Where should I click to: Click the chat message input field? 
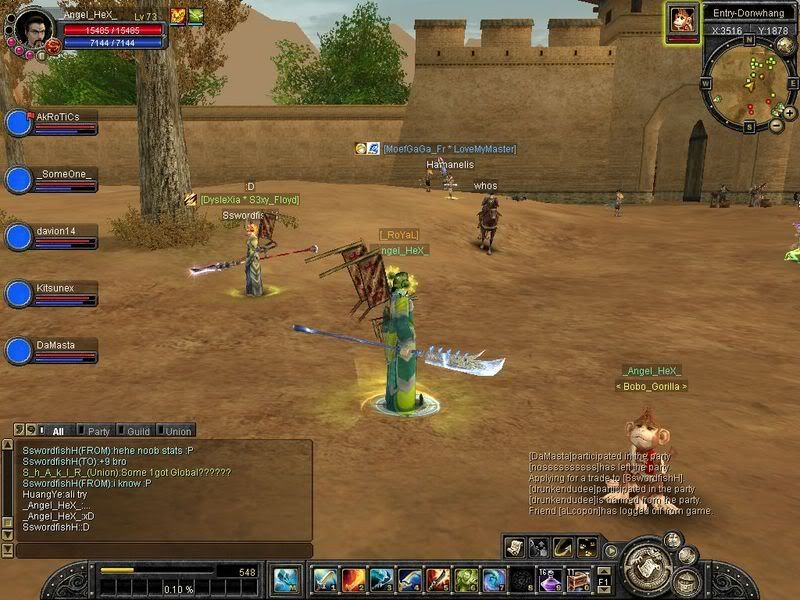click(x=160, y=550)
